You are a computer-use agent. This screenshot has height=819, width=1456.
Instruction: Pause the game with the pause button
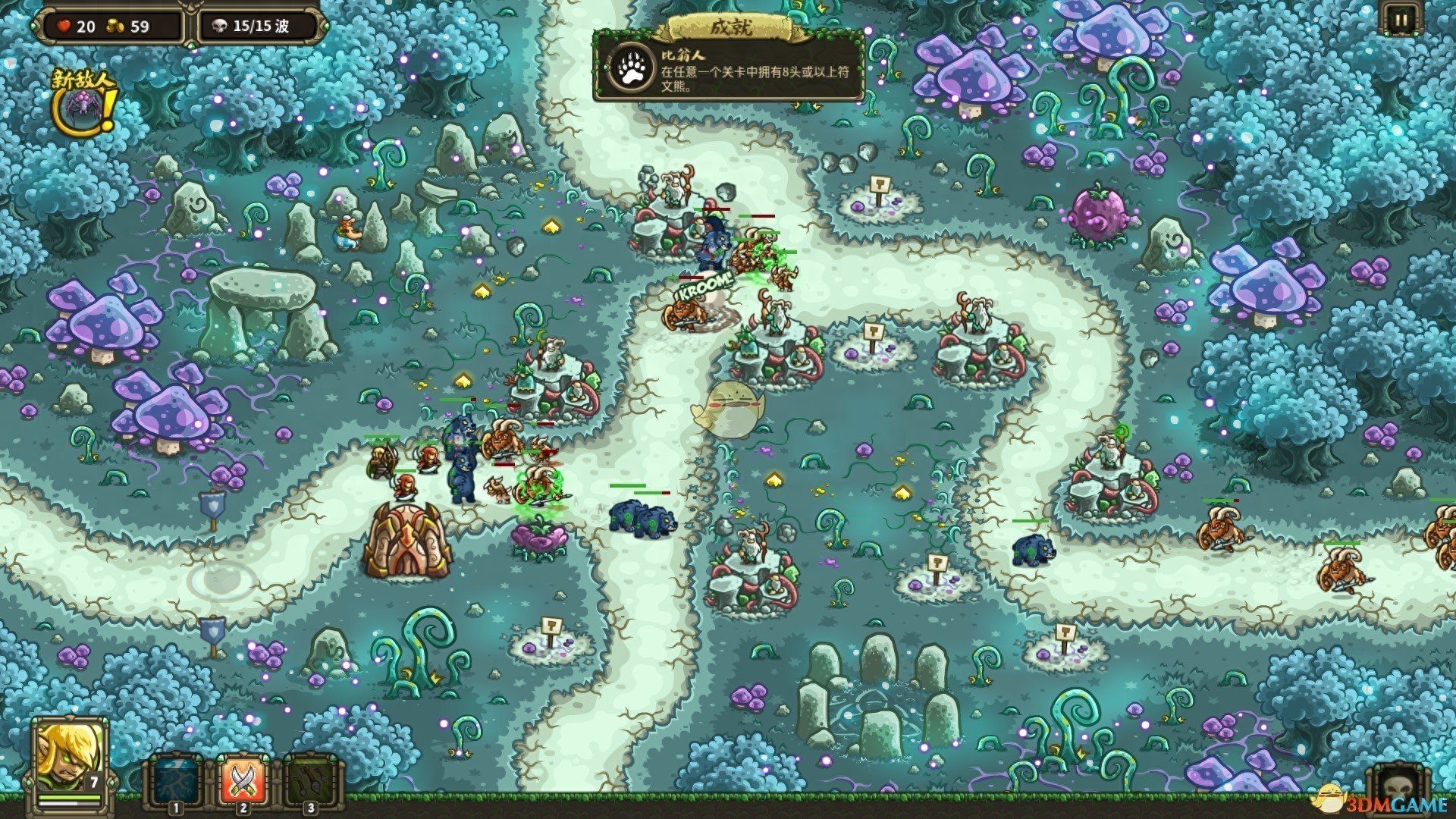pos(1400,20)
